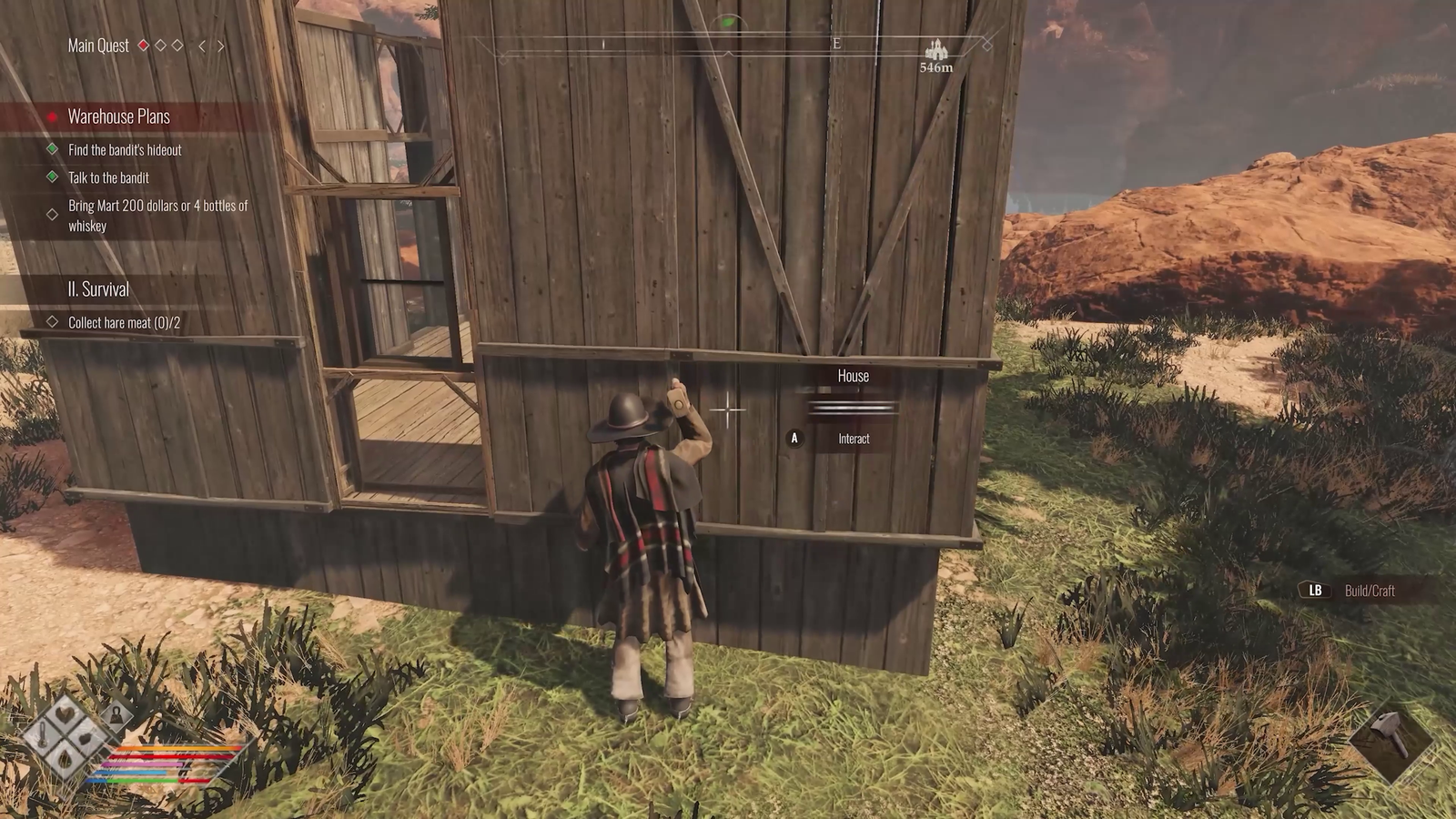Screen dimensions: 1456x819
Task: Choose the Interact option for the House
Action: (x=853, y=439)
